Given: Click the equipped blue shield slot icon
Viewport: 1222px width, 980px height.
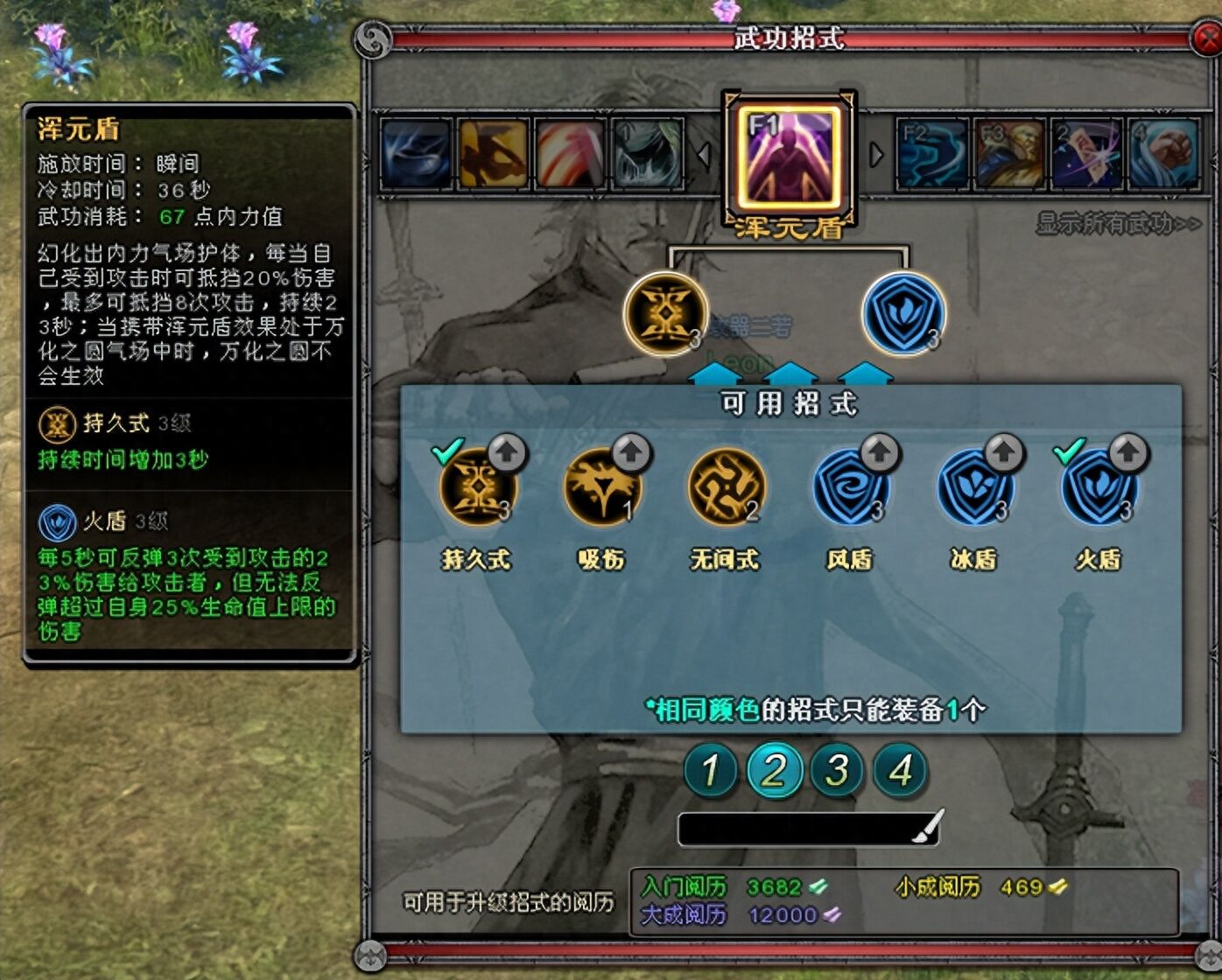Looking at the screenshot, I should point(902,313).
